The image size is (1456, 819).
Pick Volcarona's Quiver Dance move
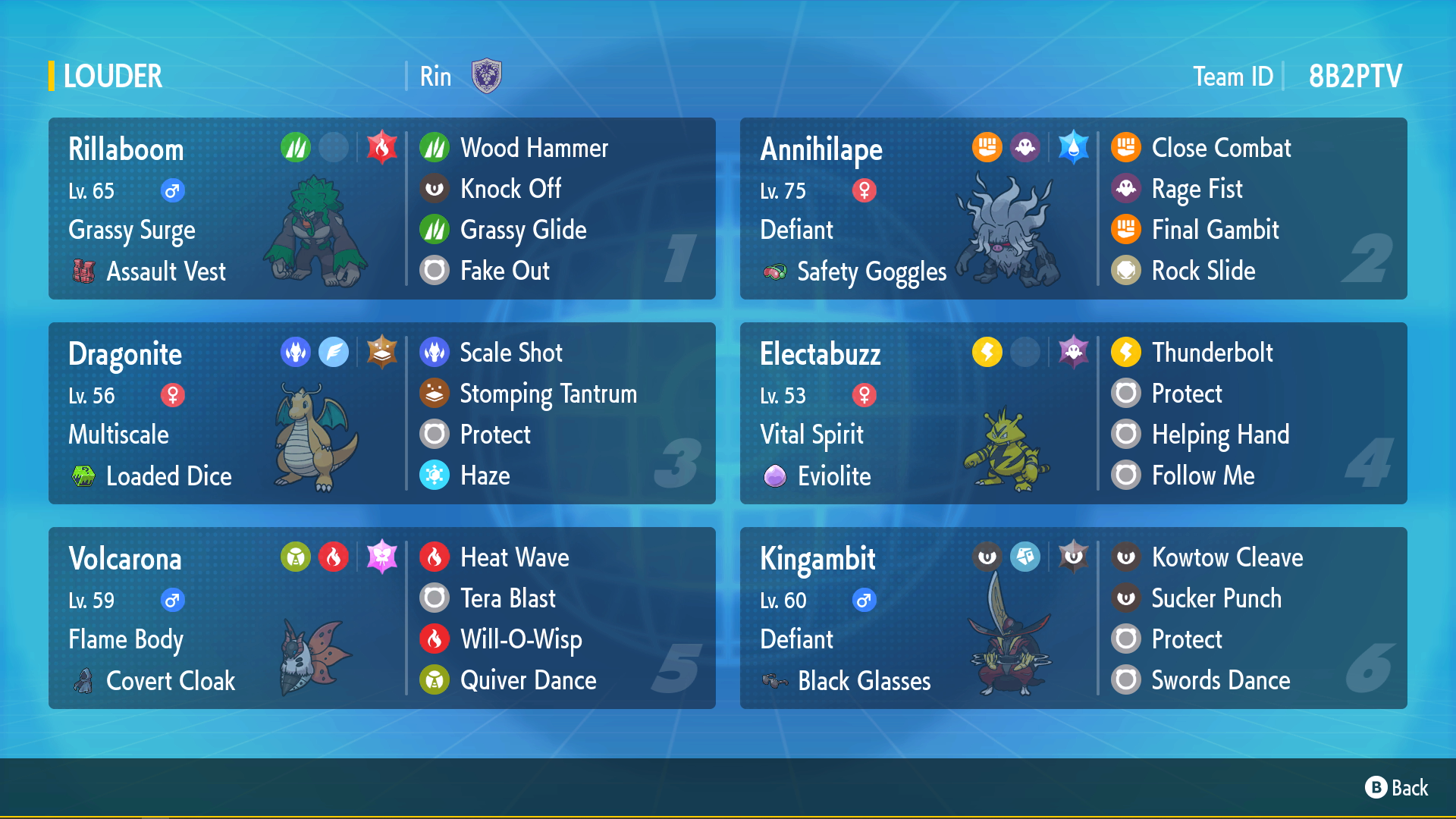tap(528, 680)
